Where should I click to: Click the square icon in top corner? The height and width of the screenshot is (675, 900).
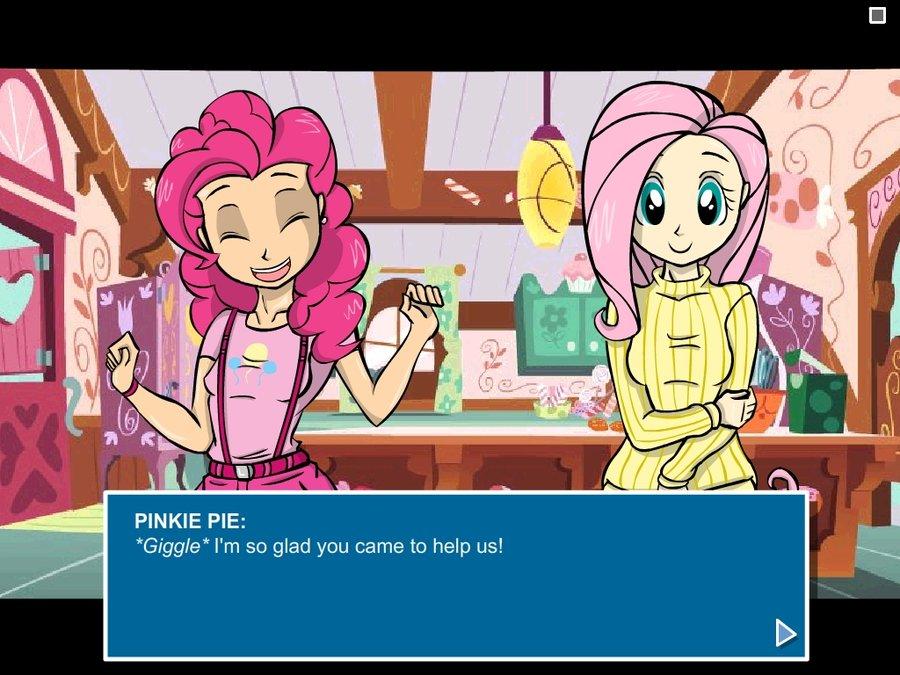877,15
